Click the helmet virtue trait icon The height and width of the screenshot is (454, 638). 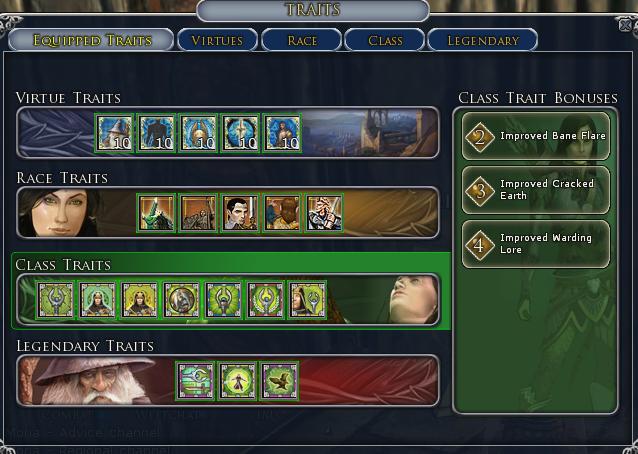click(x=199, y=133)
